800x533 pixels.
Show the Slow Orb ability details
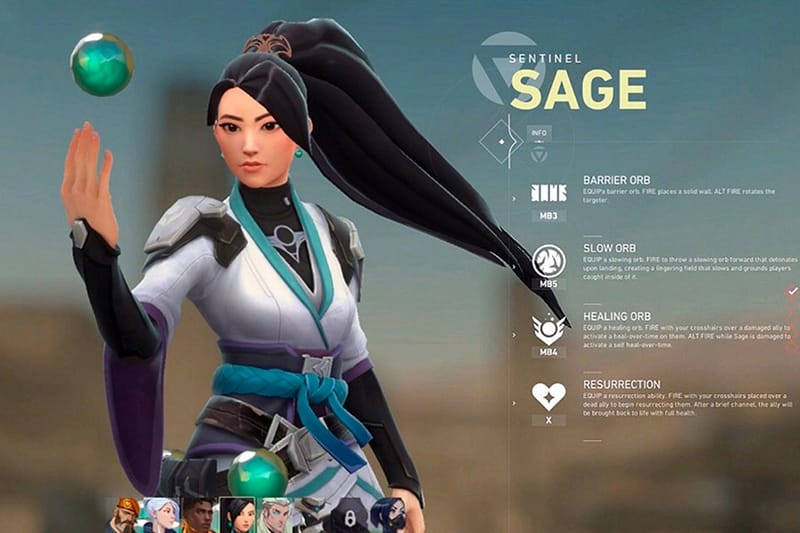click(x=549, y=261)
